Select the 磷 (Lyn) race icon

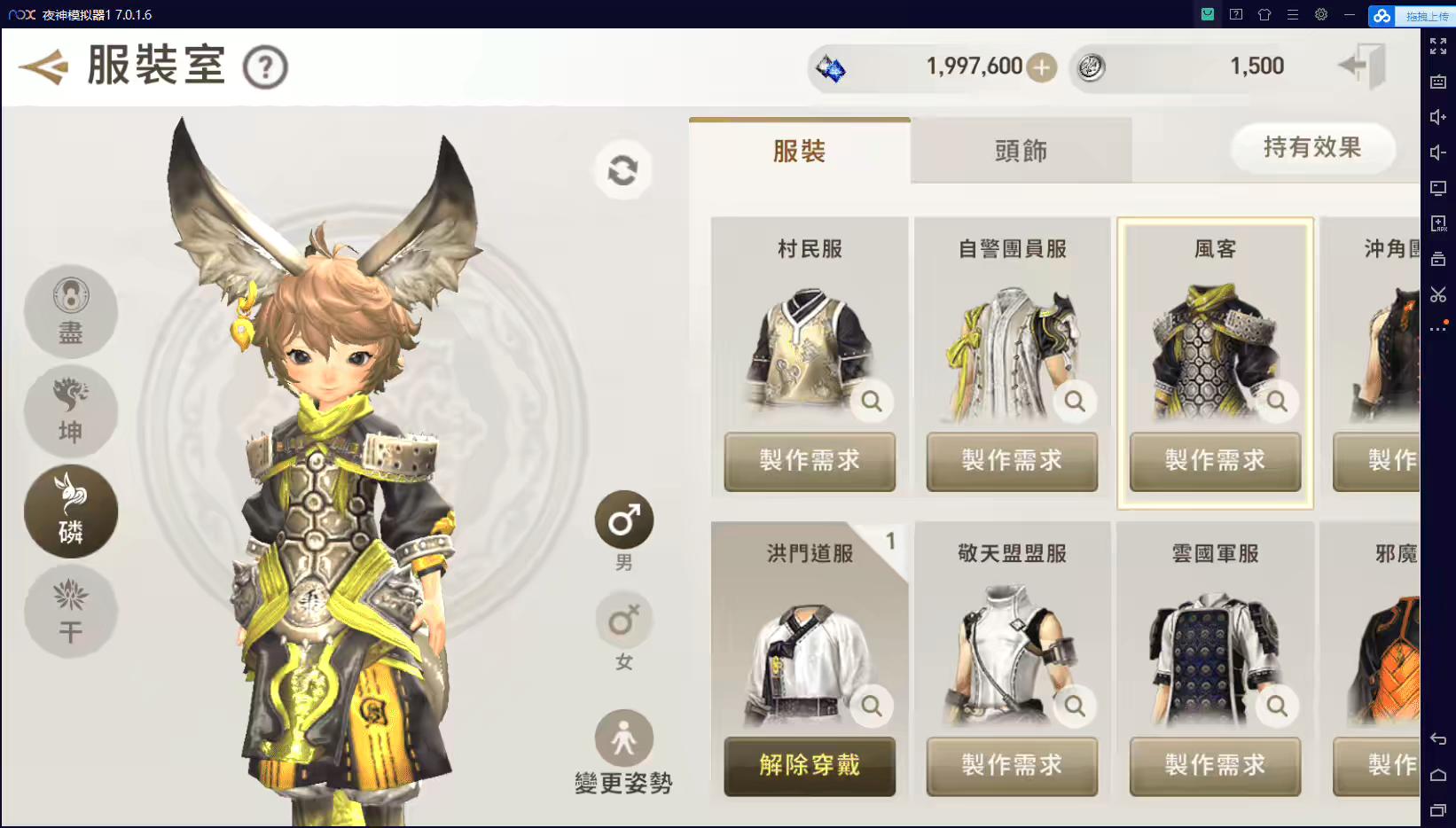[70, 512]
